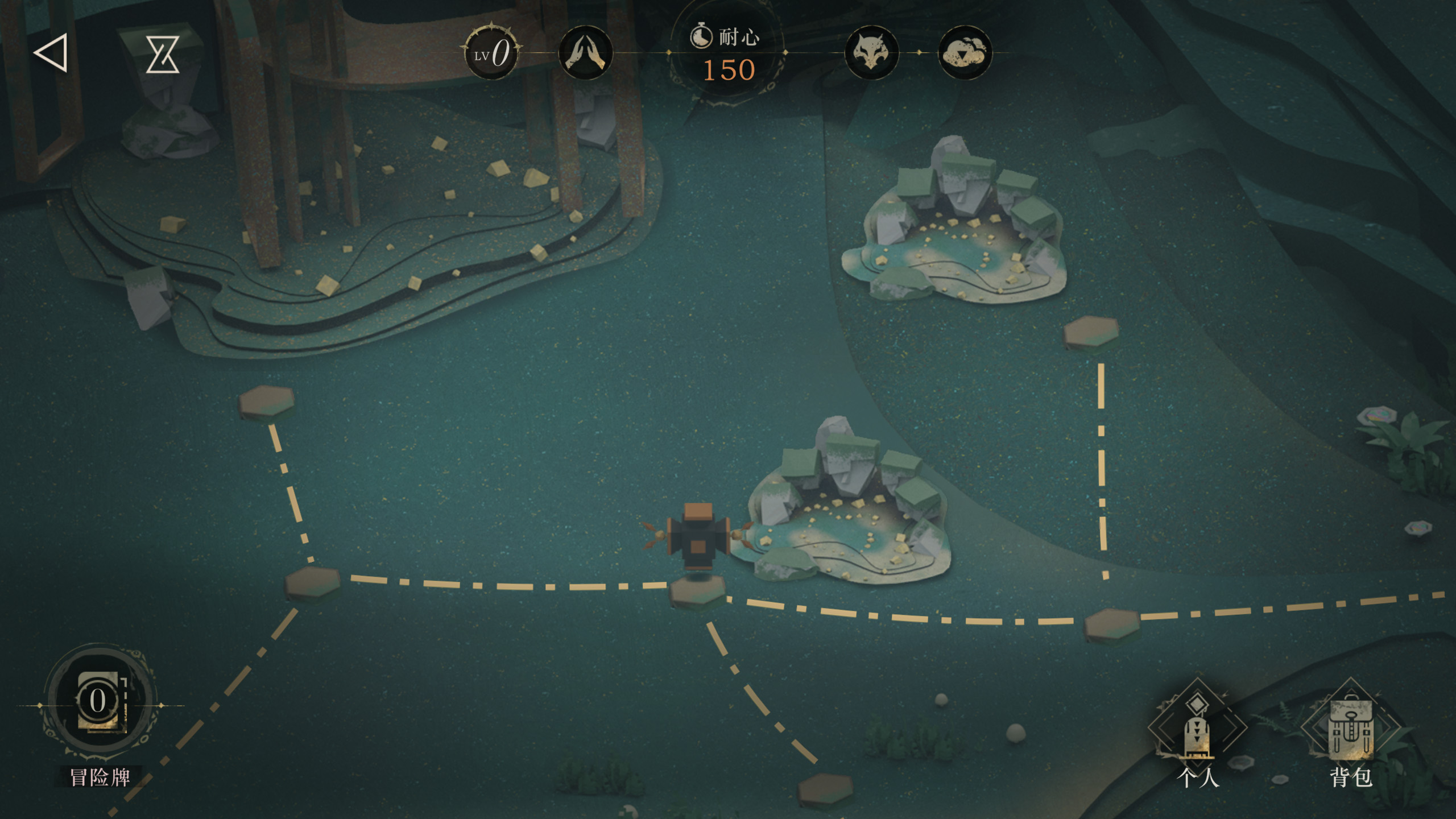
Task: Tap the storm cloud icon
Action: [x=965, y=53]
